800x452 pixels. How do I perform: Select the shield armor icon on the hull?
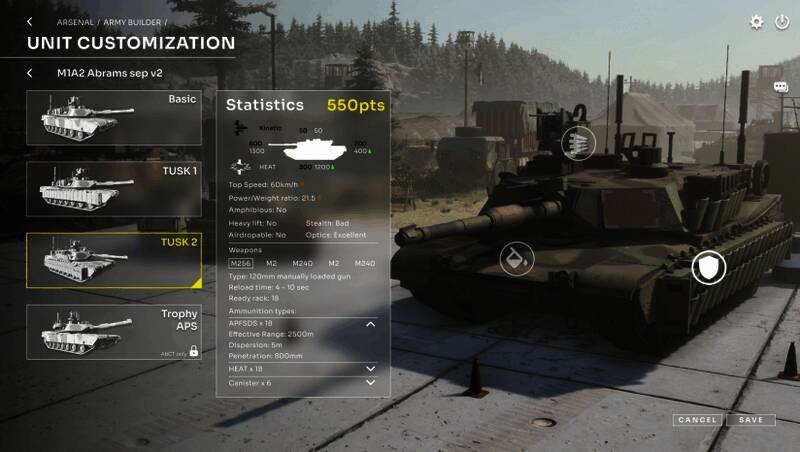click(709, 267)
